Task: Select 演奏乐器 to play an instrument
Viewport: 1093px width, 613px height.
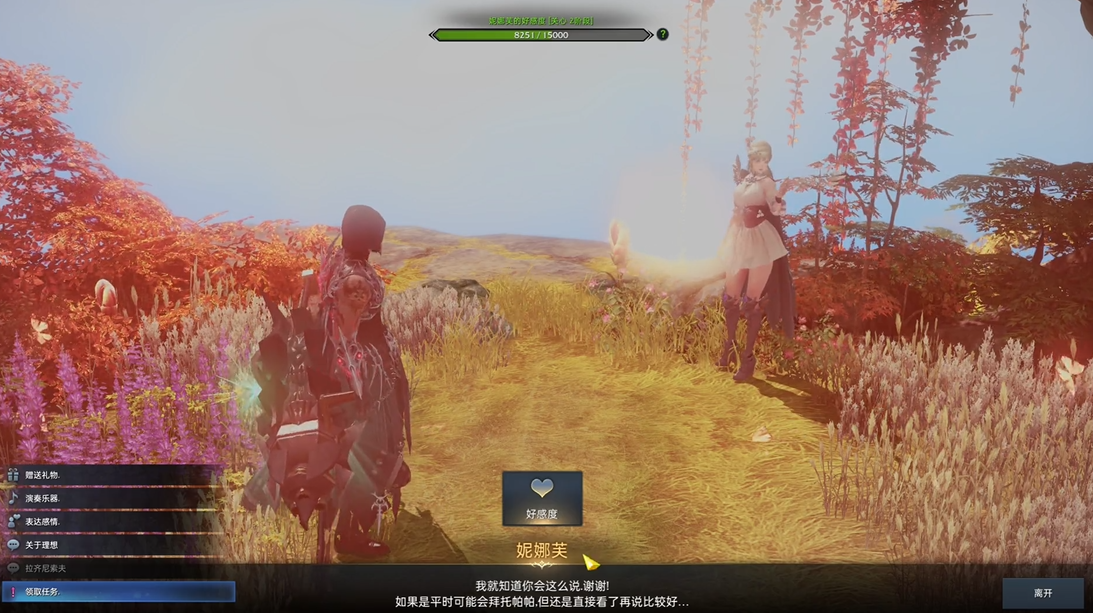Action: coord(44,498)
